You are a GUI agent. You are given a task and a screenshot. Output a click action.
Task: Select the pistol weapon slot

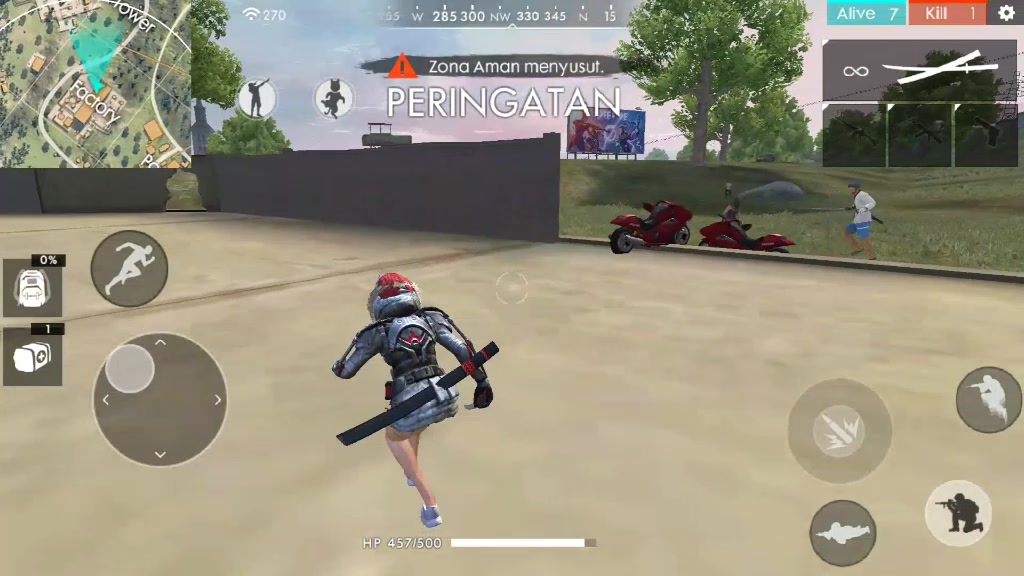985,135
